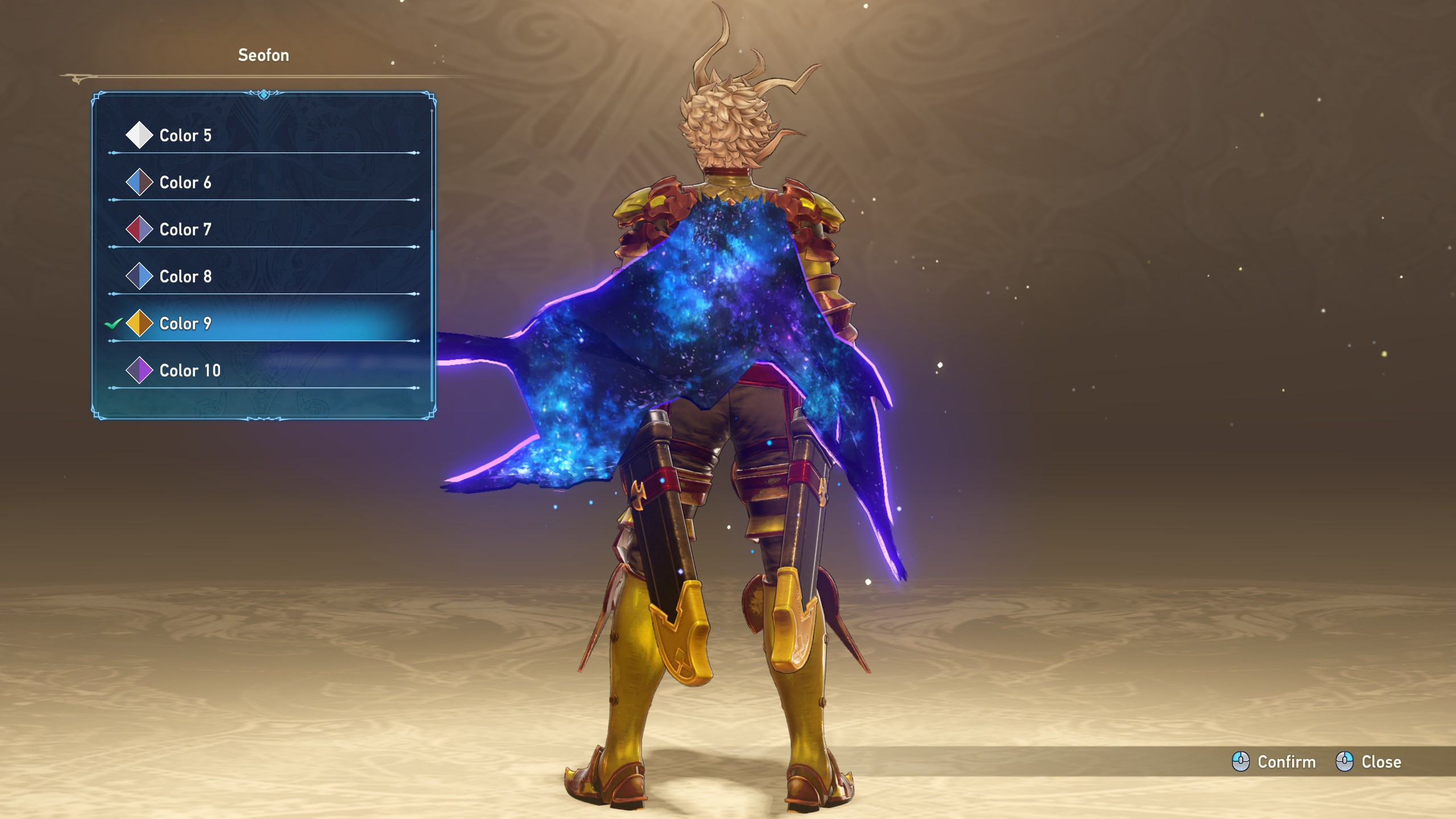This screenshot has width=1456, height=819.
Task: Pick the Color 7 red and purple scheme
Action: (x=185, y=230)
